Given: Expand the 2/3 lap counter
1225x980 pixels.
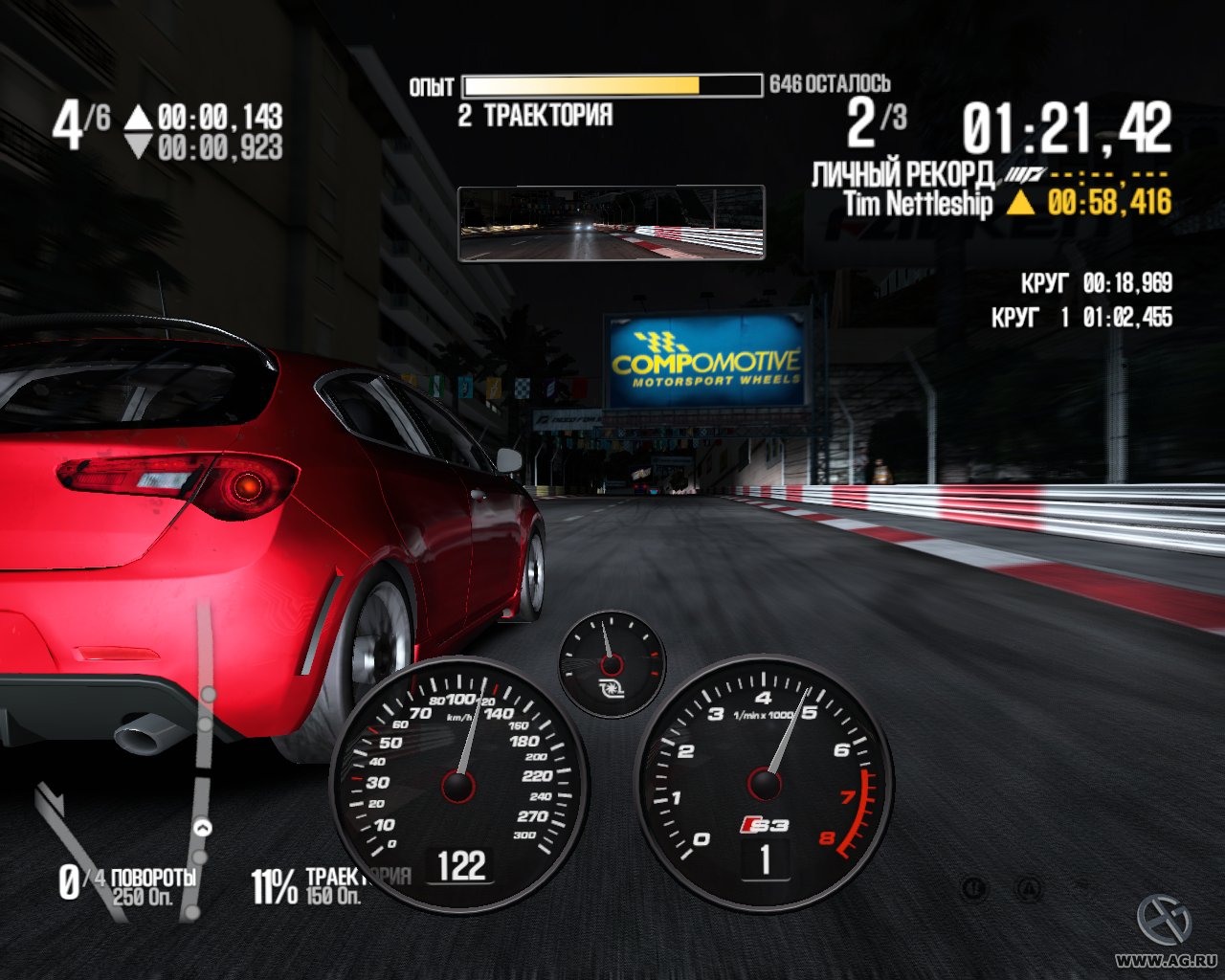Looking at the screenshot, I should click(876, 120).
